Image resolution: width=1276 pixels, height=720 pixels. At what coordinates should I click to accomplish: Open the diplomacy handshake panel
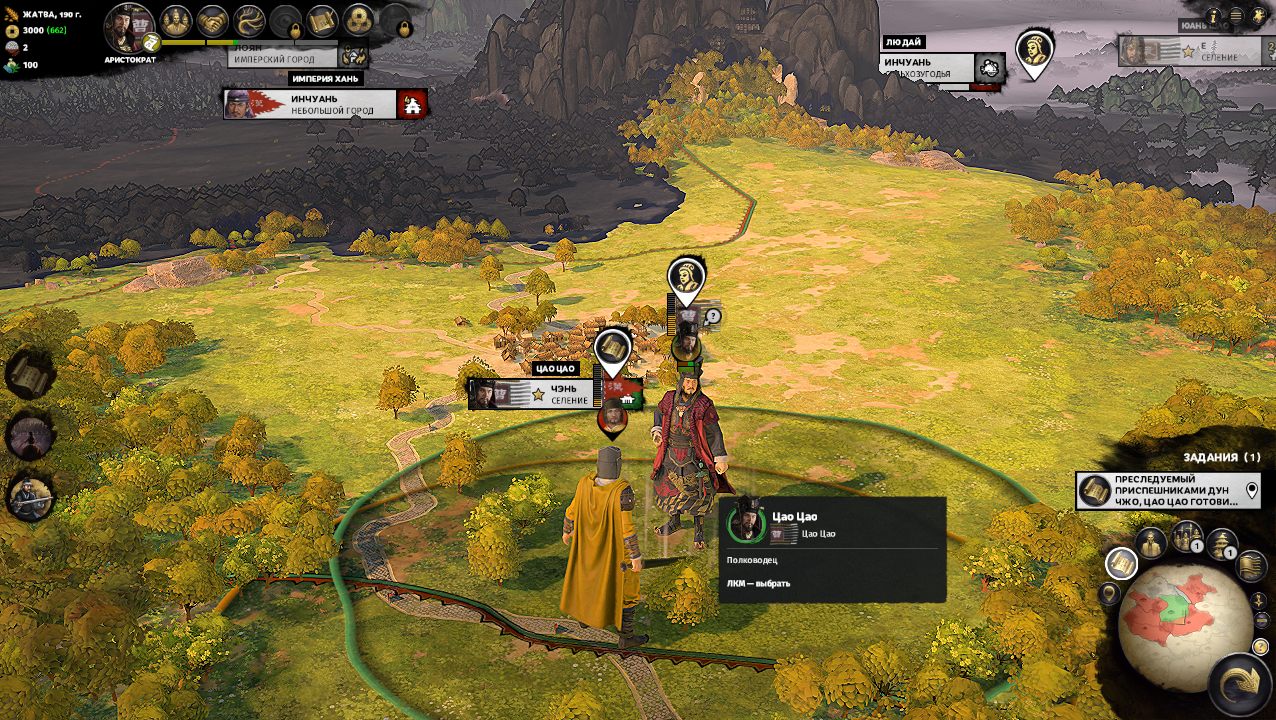tap(212, 21)
